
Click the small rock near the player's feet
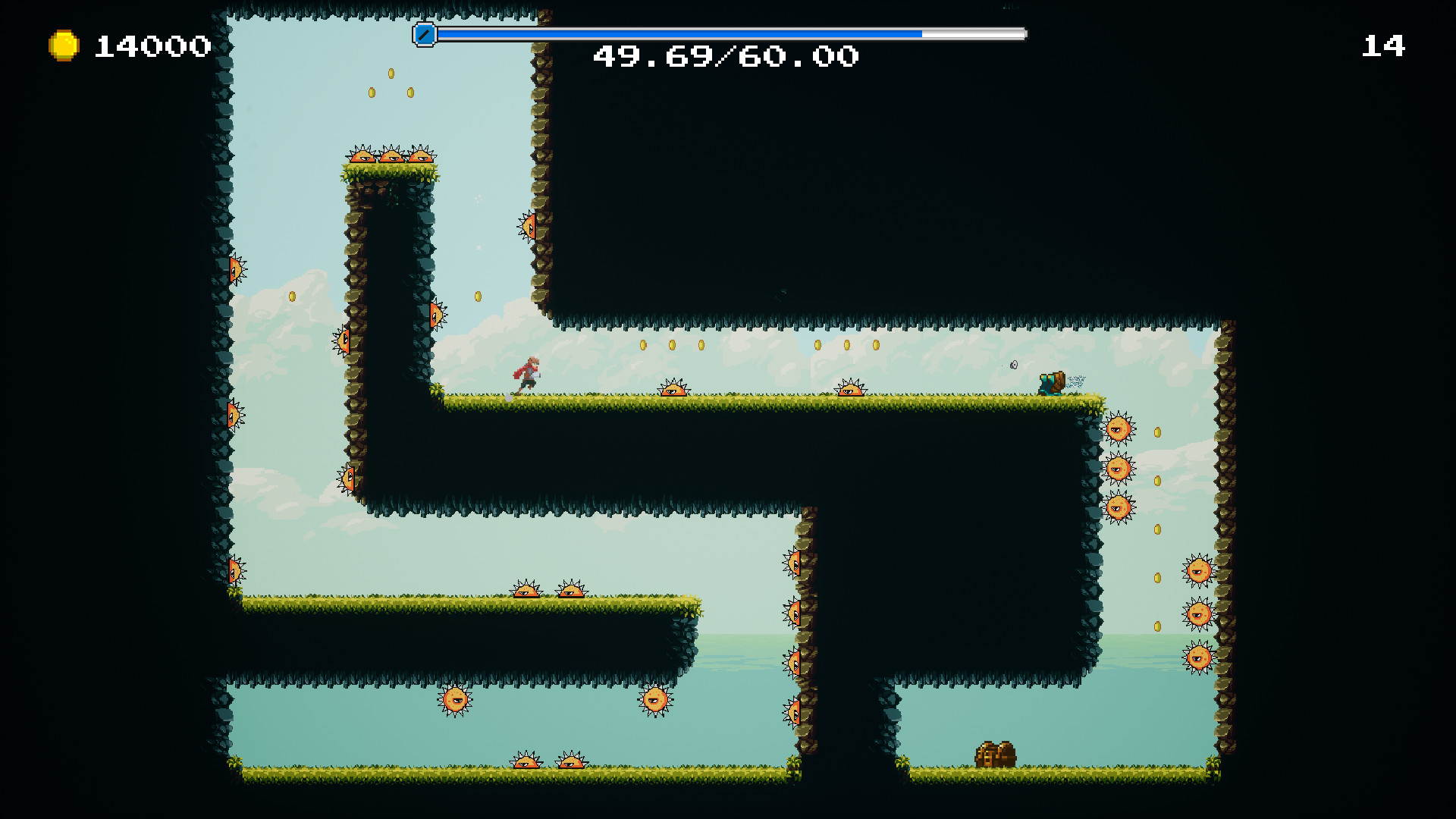tap(508, 397)
